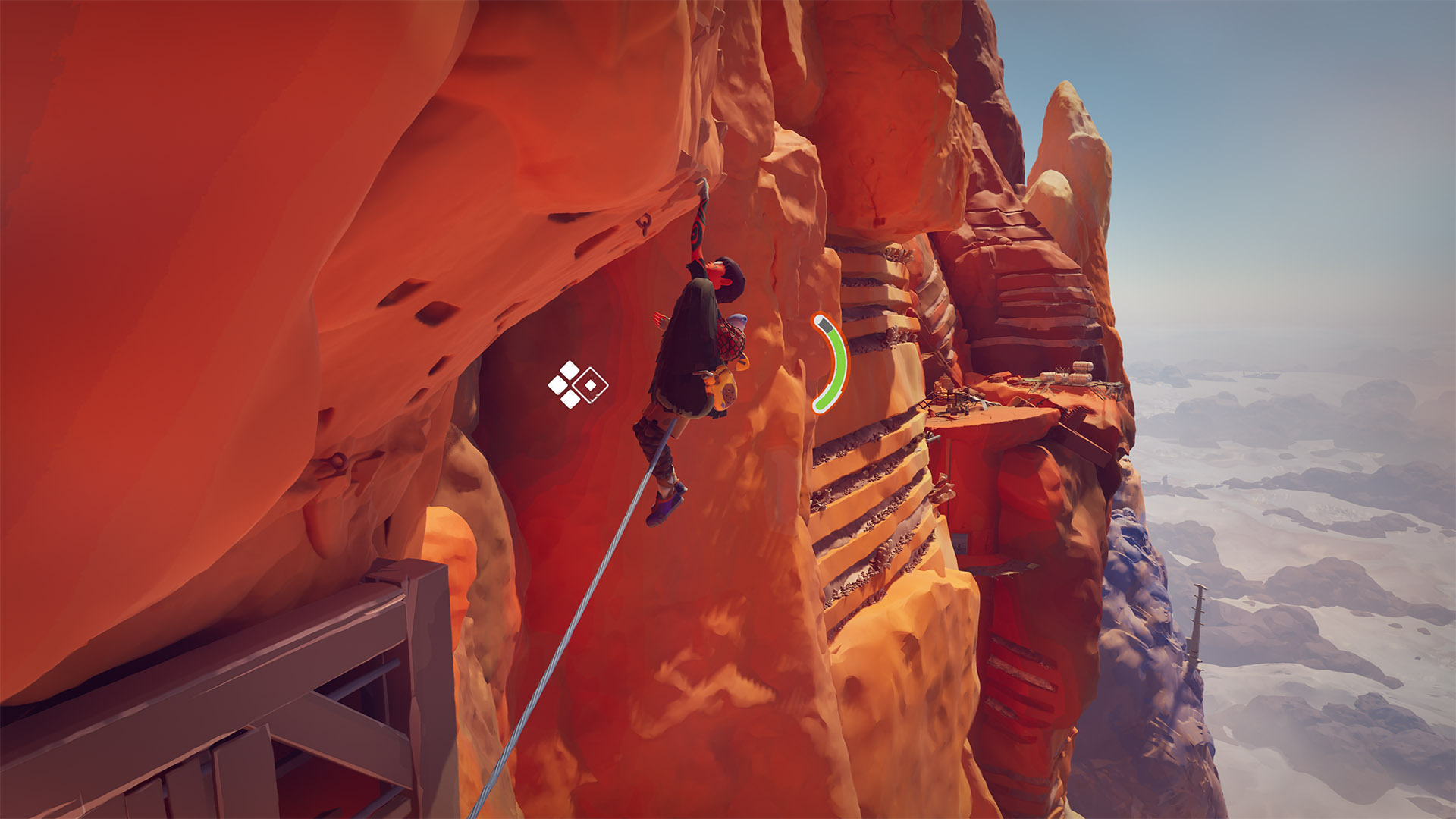Click the leftmost white diamond stamina pip
1456x819 pixels.
[x=556, y=385]
